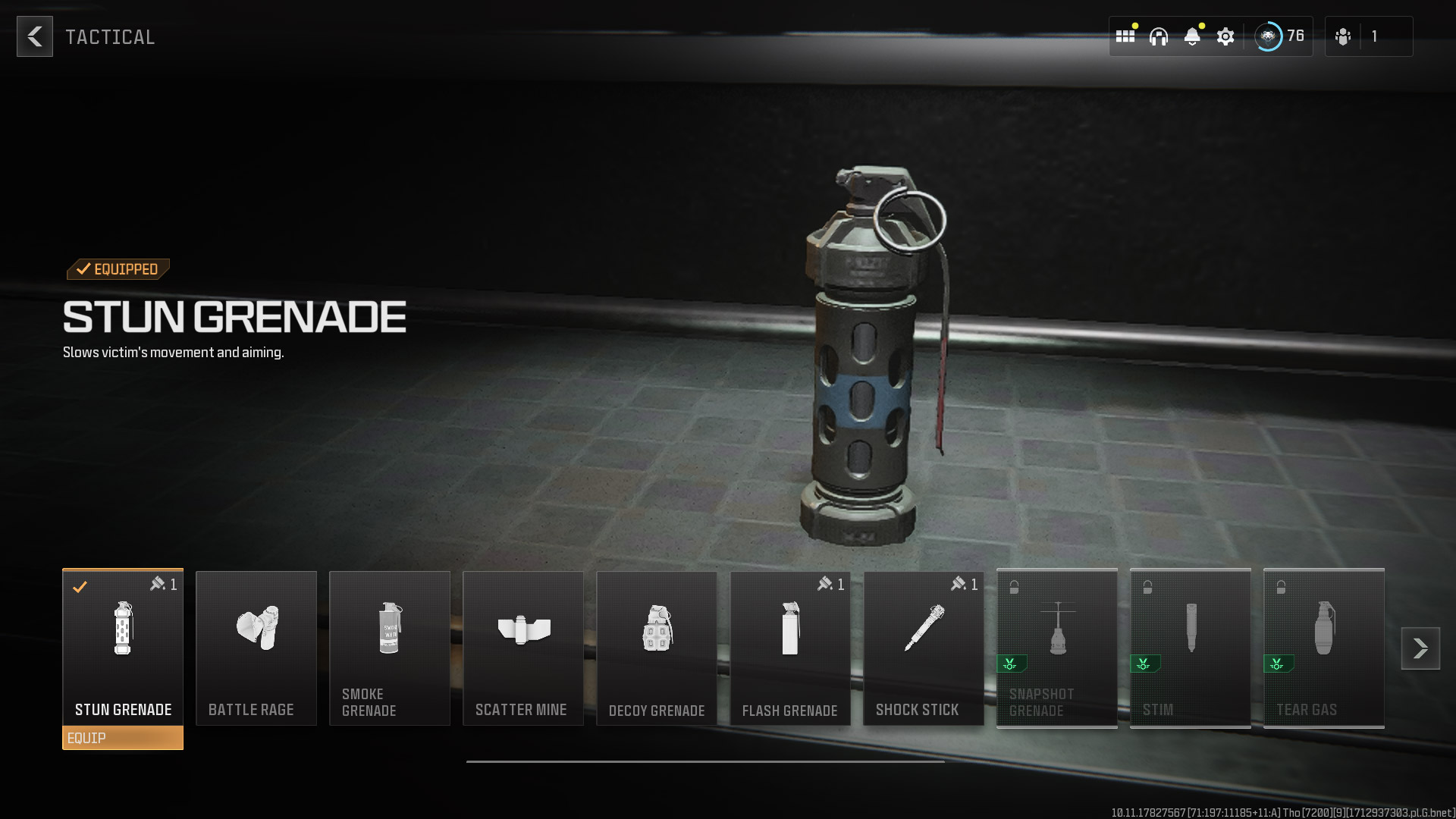View notifications via the bell icon

1192,36
